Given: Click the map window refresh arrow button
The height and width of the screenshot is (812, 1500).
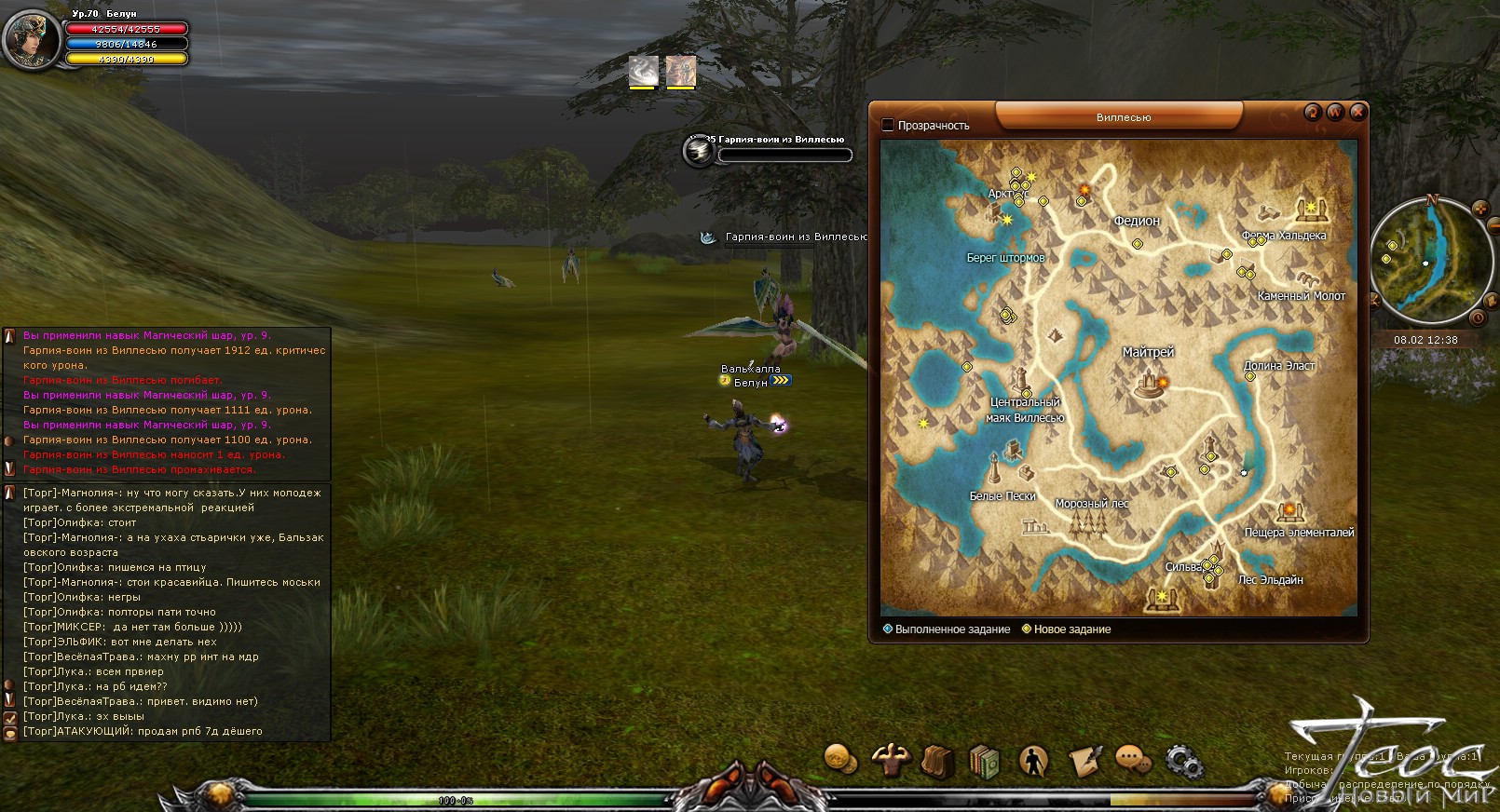Looking at the screenshot, I should click(x=1313, y=112).
